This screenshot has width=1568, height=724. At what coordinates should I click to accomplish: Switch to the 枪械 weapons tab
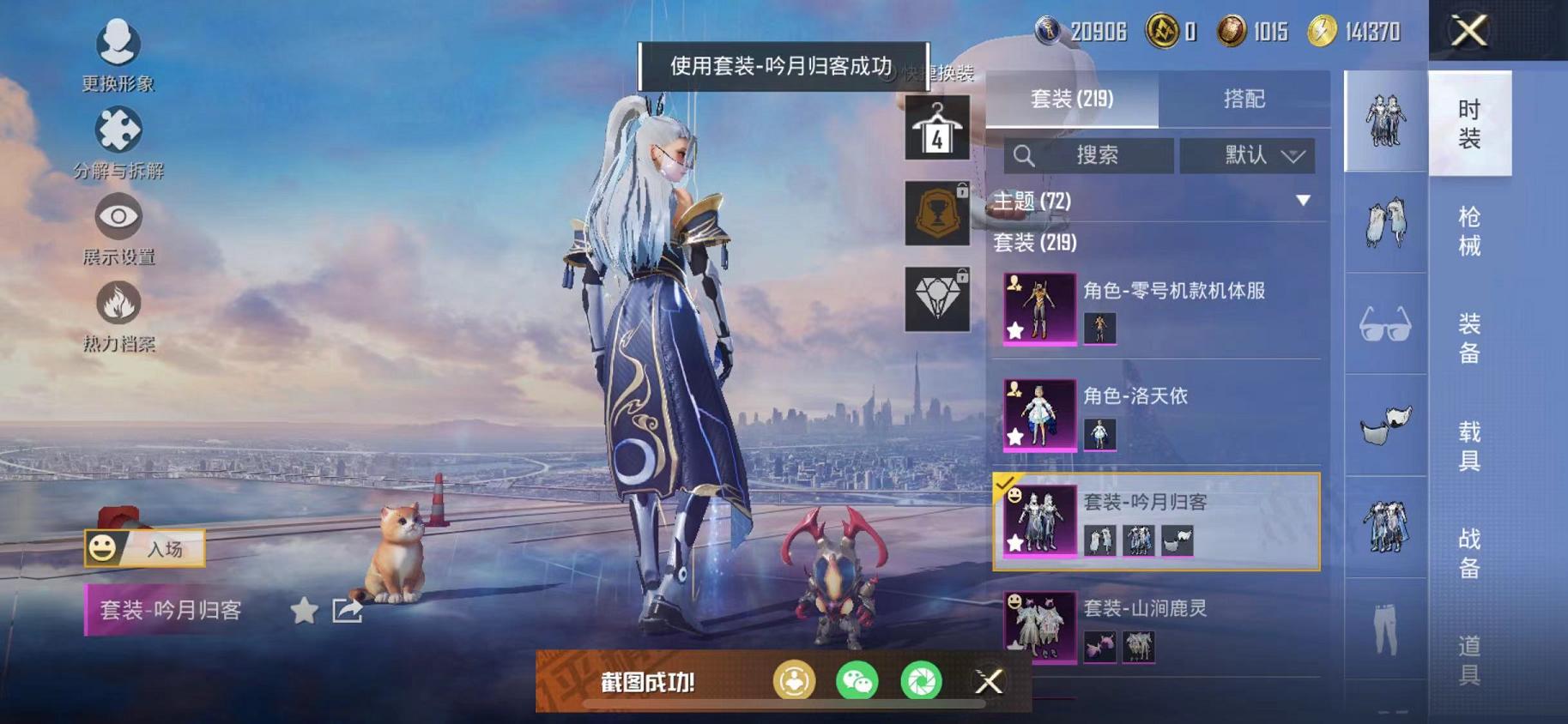click(1468, 238)
